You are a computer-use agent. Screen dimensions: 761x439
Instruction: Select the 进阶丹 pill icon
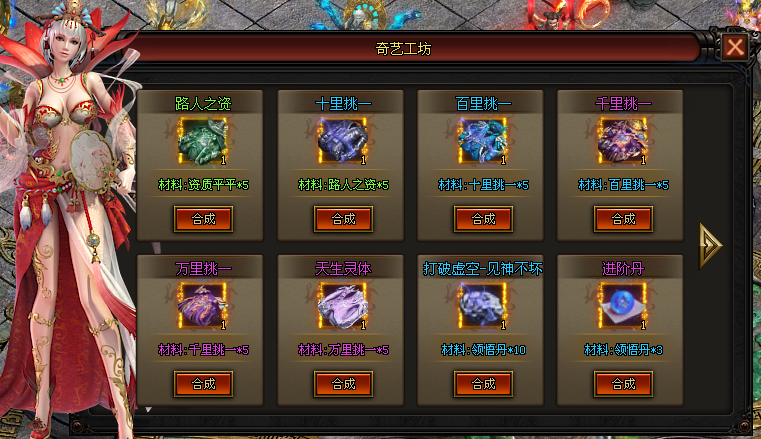pos(623,306)
